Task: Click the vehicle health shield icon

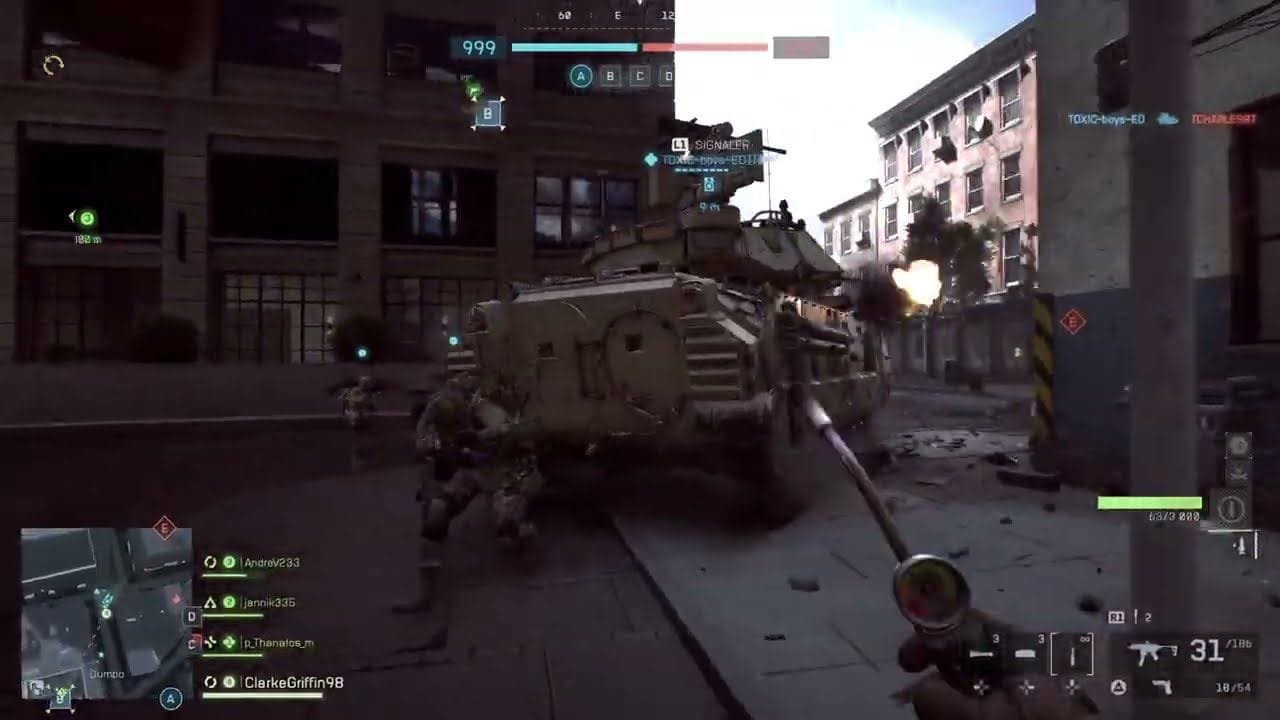Action: [1232, 506]
